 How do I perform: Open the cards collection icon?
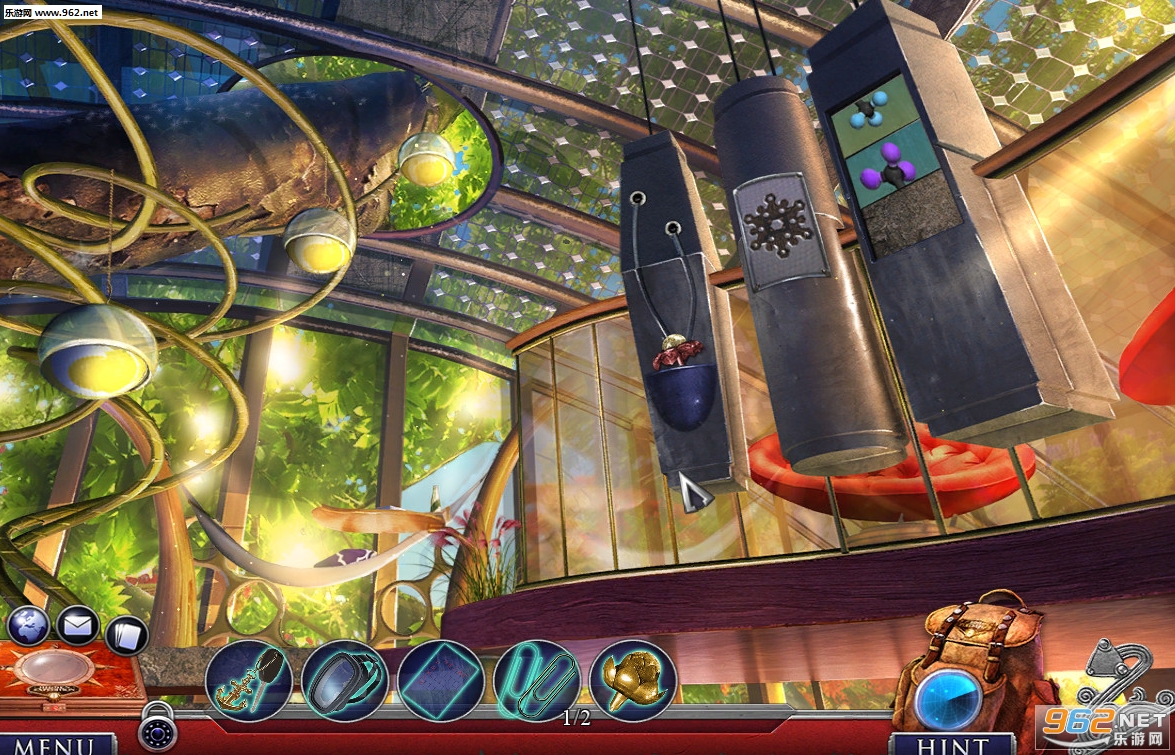tap(126, 634)
